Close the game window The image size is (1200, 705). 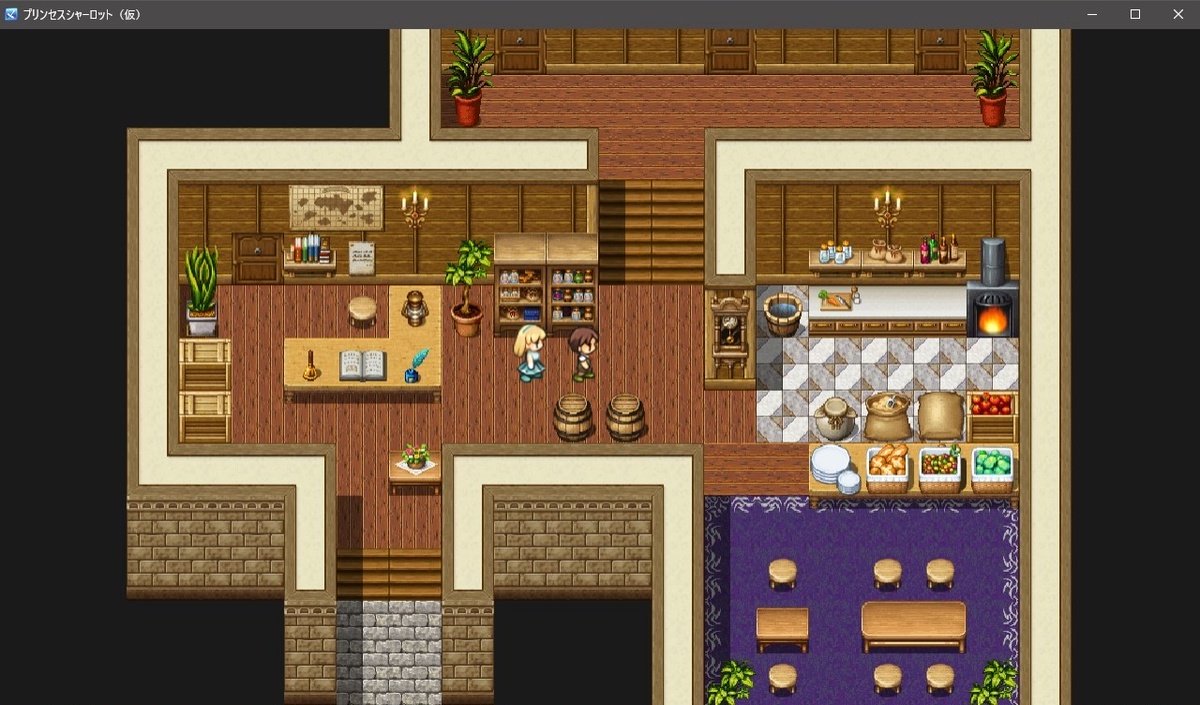(x=1177, y=14)
